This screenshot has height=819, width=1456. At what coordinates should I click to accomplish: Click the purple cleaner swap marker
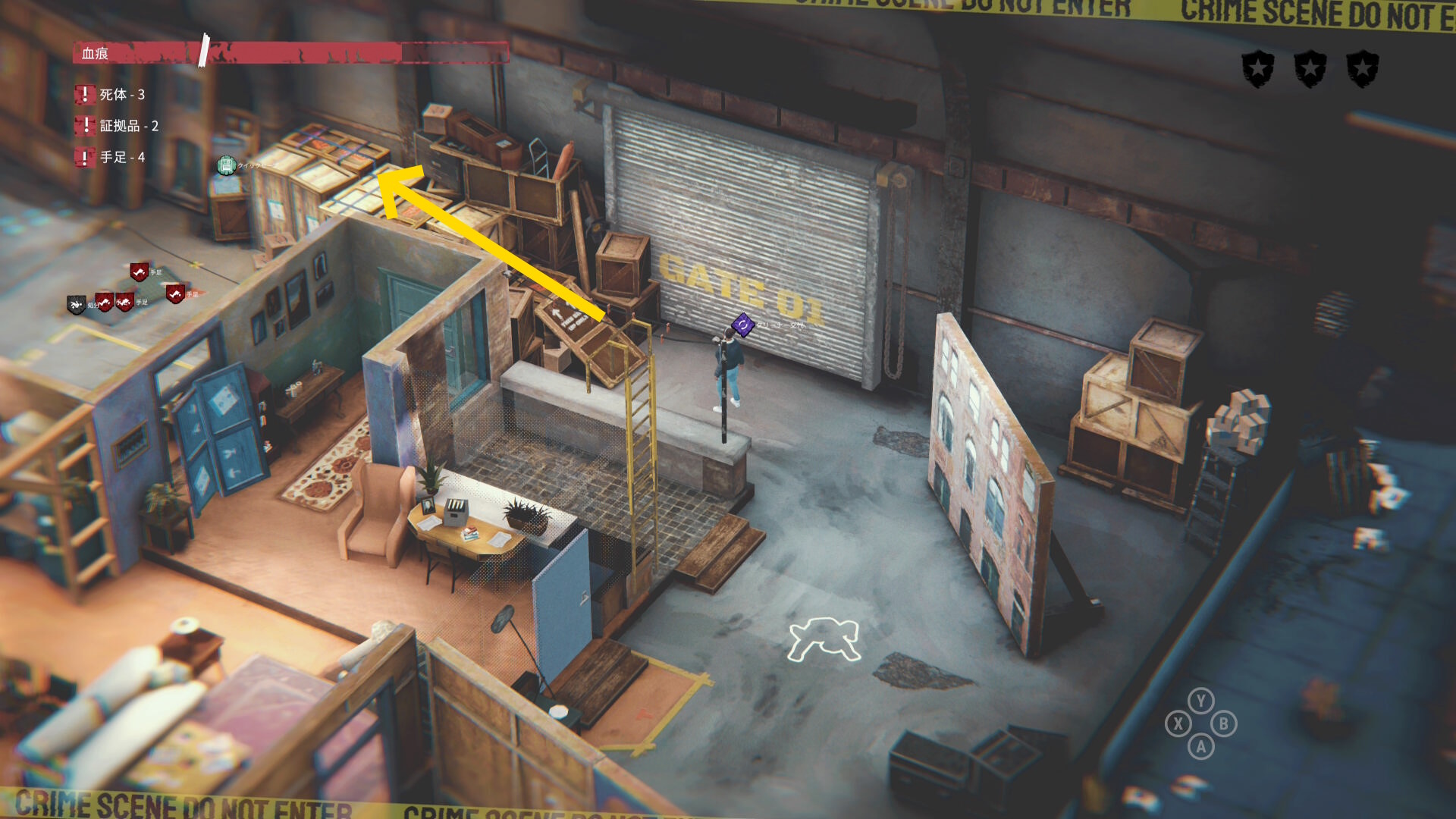(742, 325)
